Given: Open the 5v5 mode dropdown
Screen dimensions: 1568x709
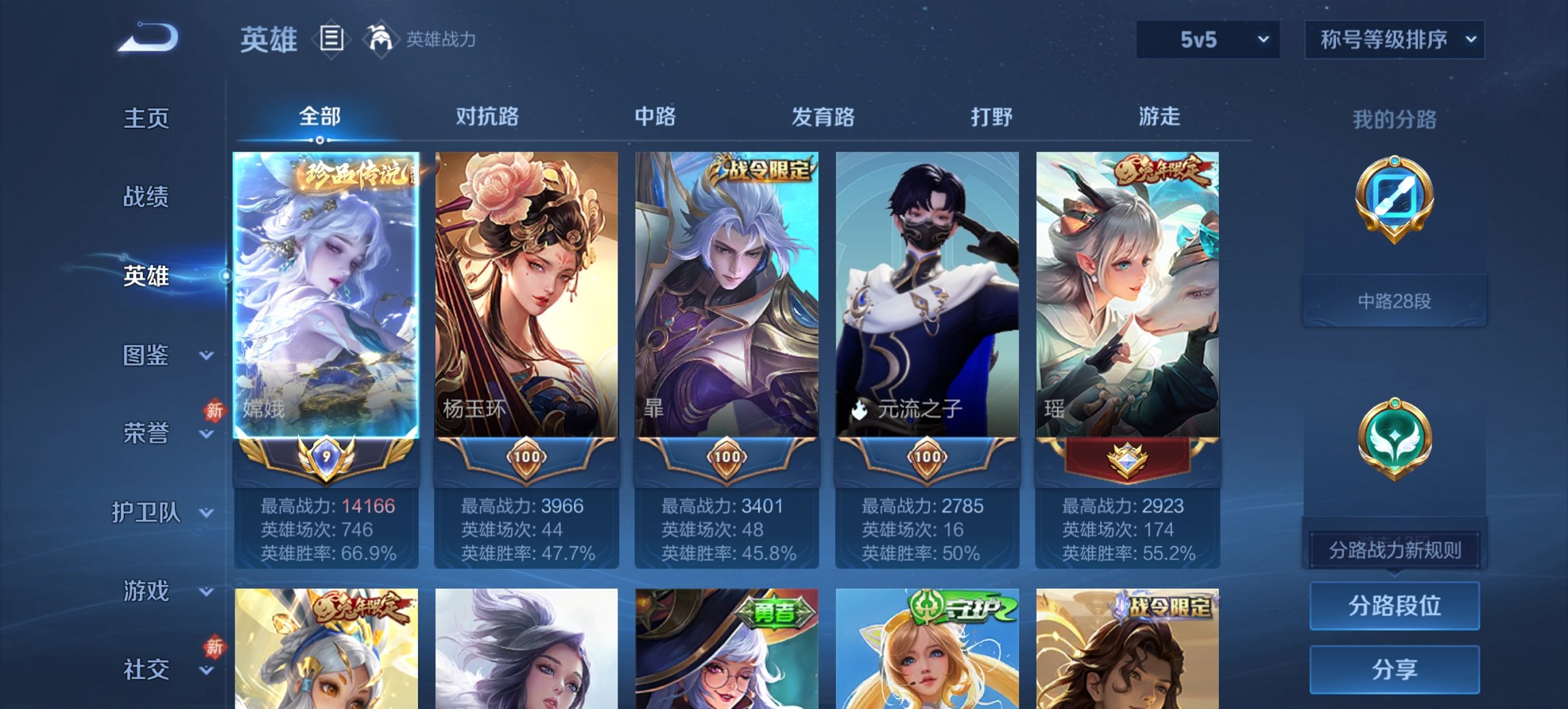Looking at the screenshot, I should (x=1207, y=40).
